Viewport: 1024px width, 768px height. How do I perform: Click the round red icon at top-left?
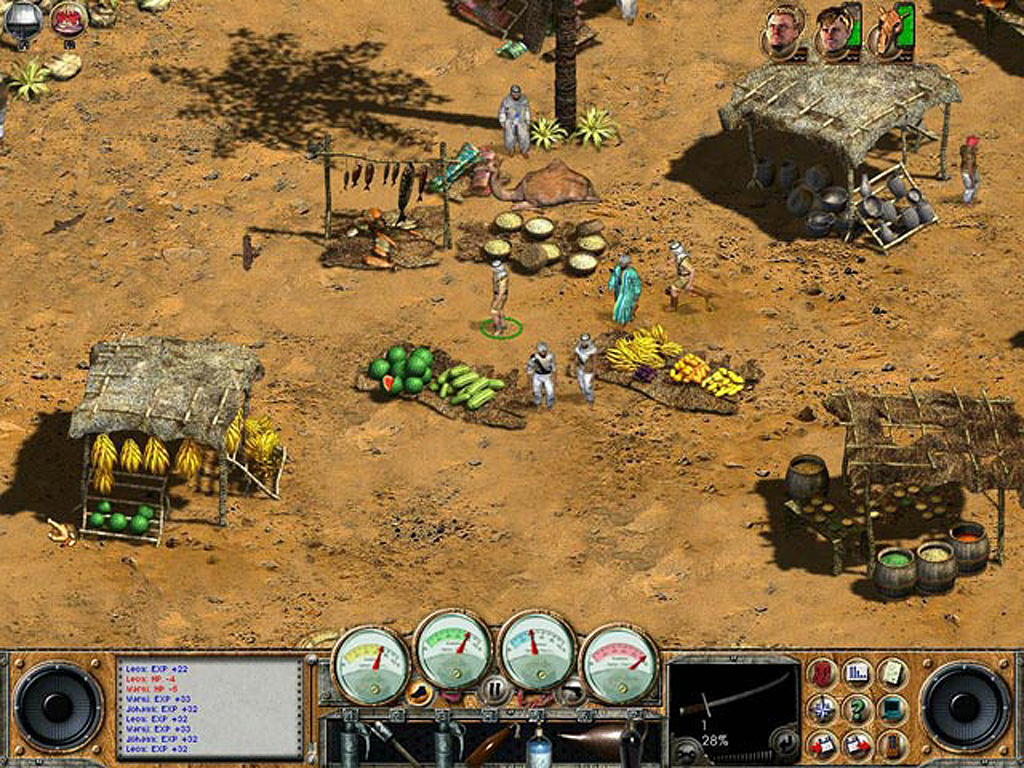(68, 17)
